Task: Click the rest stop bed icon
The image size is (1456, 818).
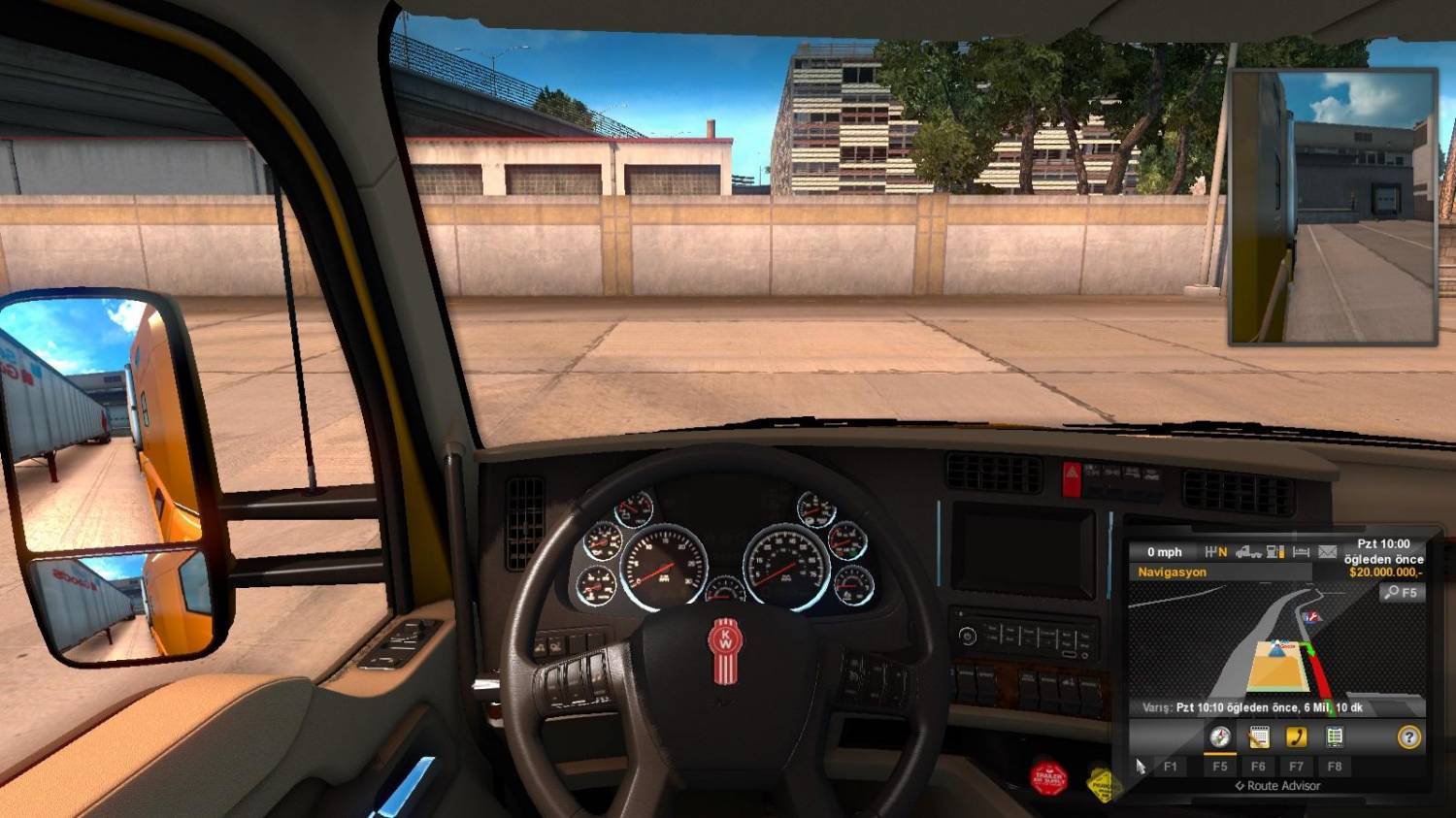Action: point(1301,552)
